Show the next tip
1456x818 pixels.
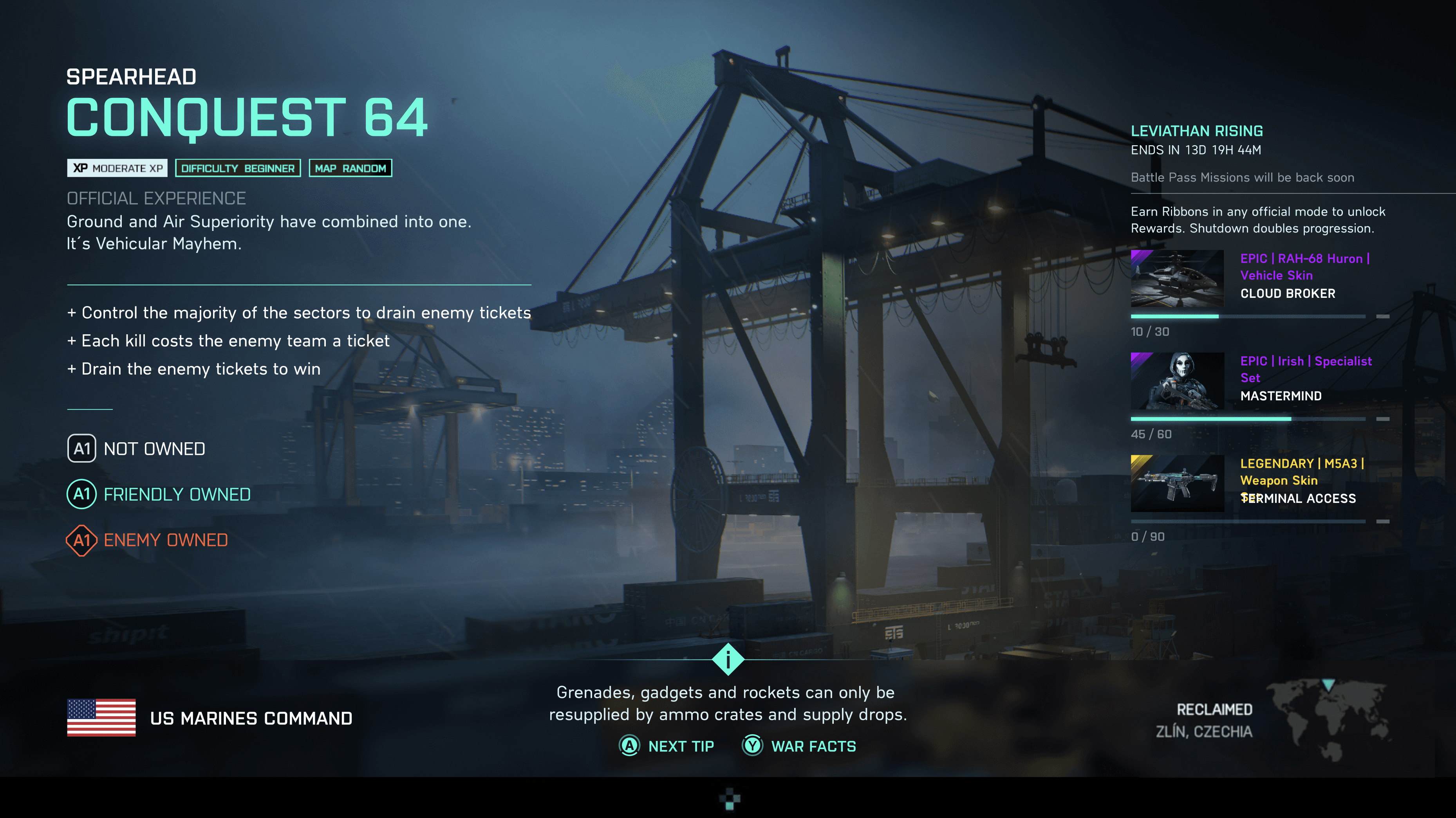pos(668,746)
